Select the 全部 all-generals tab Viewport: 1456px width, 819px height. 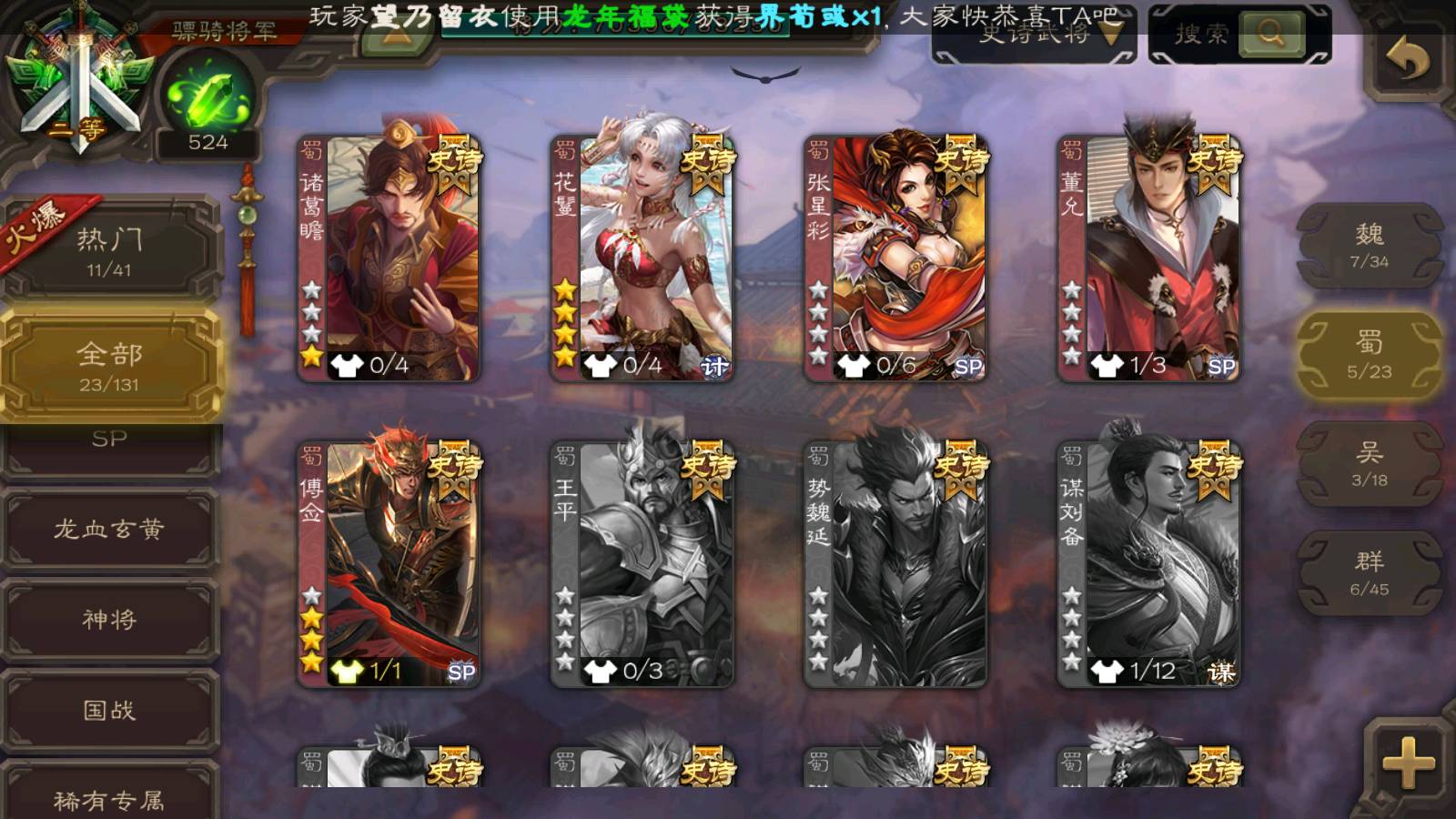pos(109,365)
